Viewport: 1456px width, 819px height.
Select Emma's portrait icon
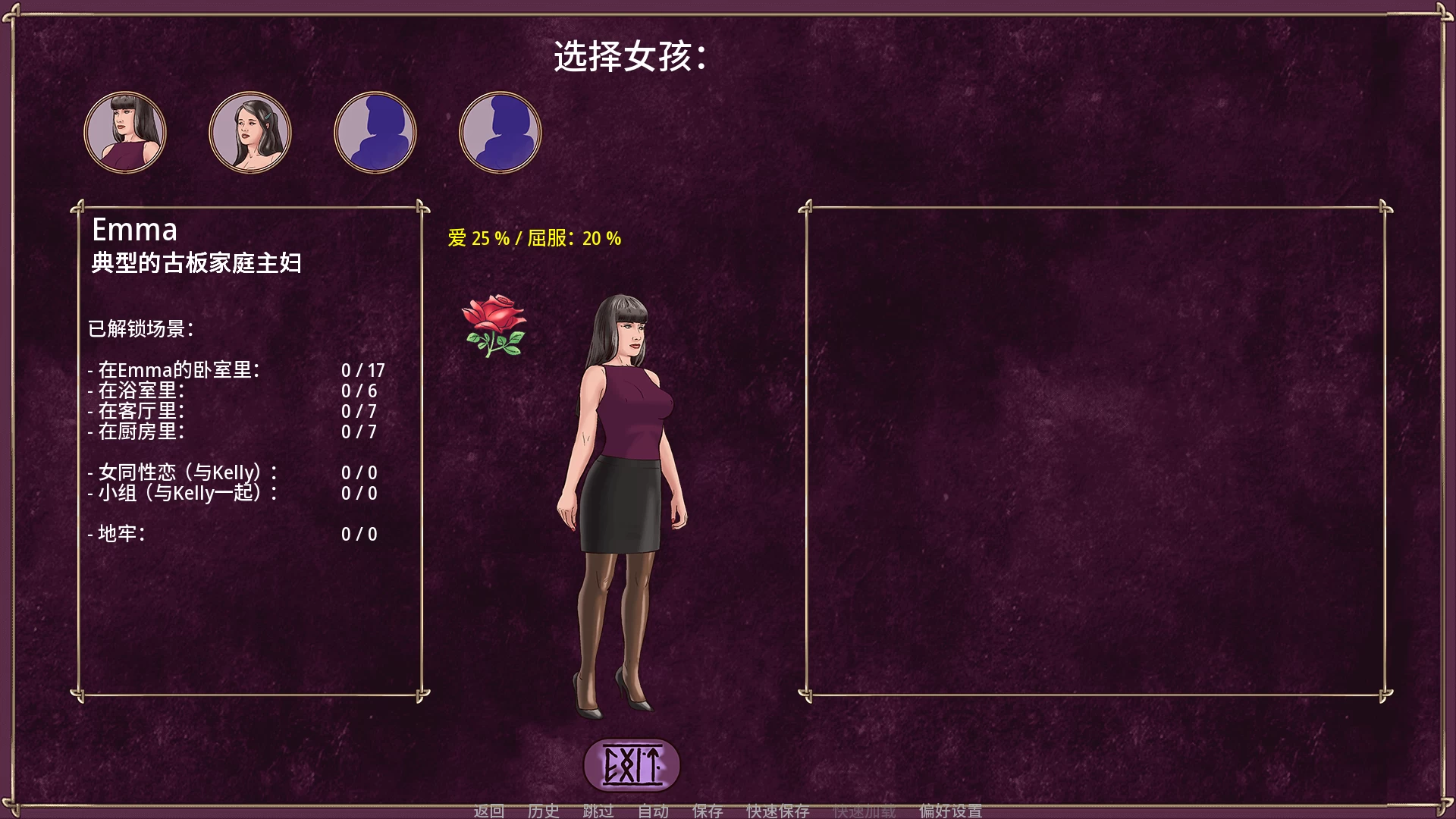pyautogui.click(x=125, y=132)
